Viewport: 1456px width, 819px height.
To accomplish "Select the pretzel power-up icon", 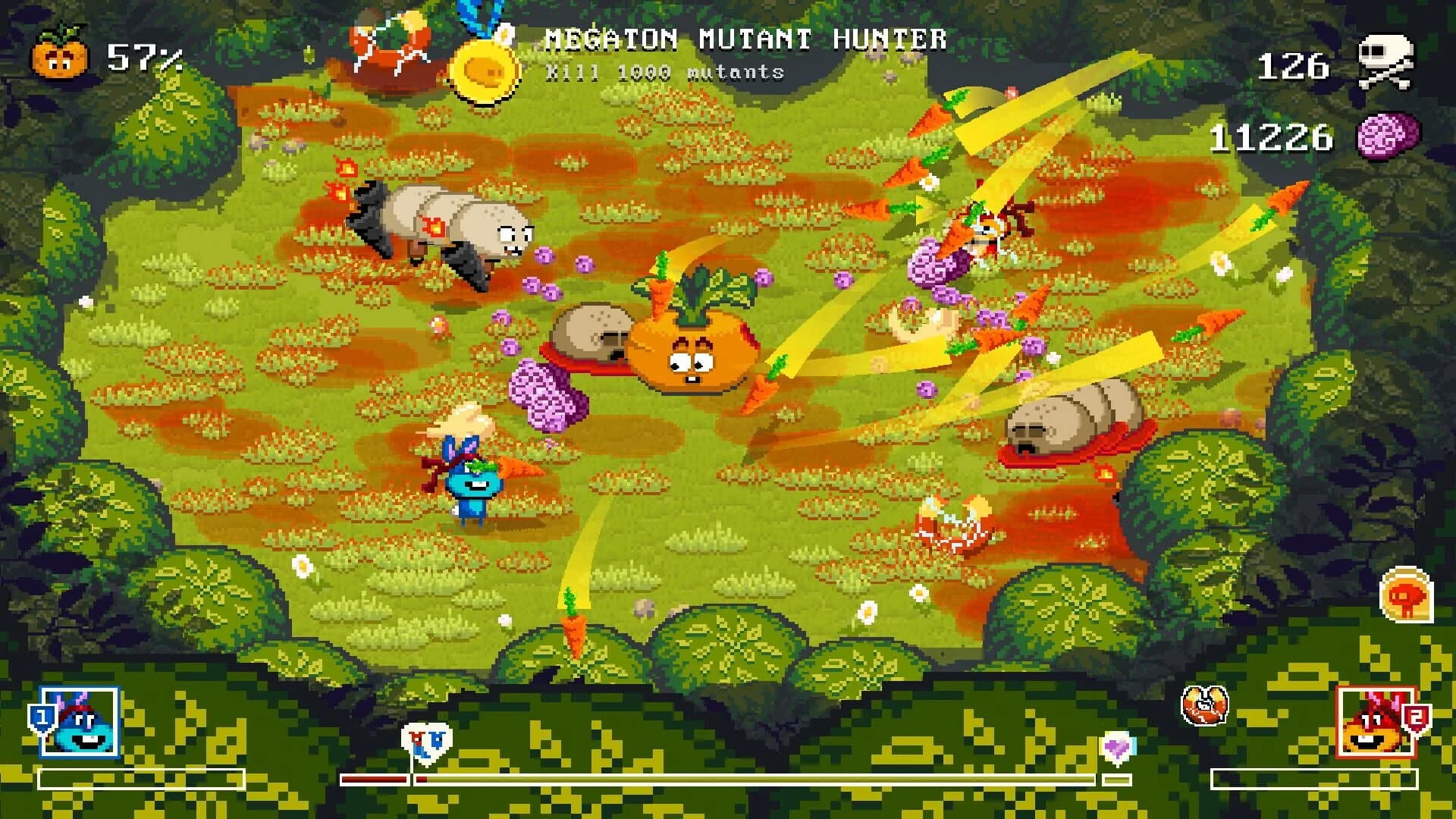I will point(1205,705).
